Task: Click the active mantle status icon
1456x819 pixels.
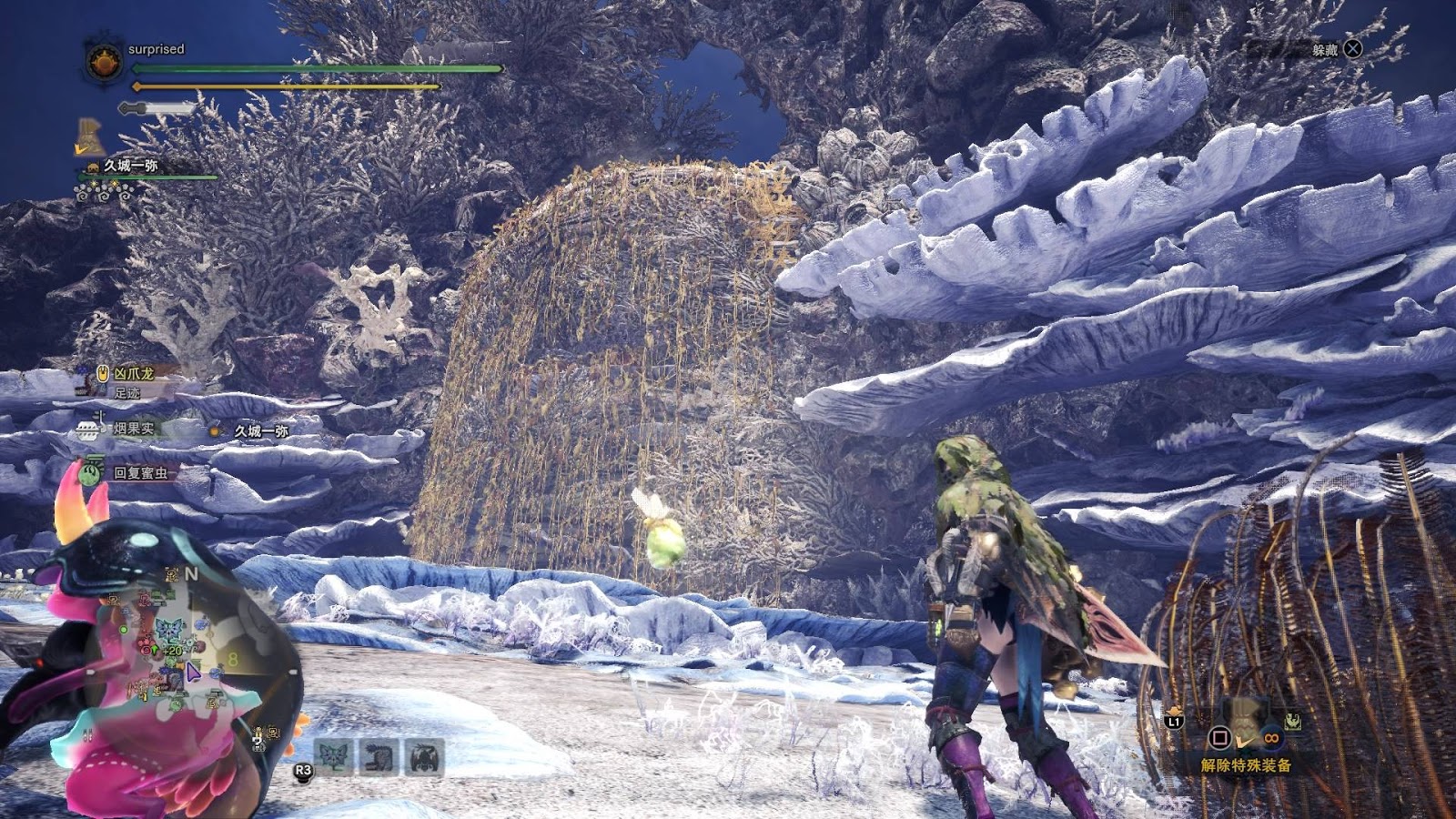Action: click(89, 136)
